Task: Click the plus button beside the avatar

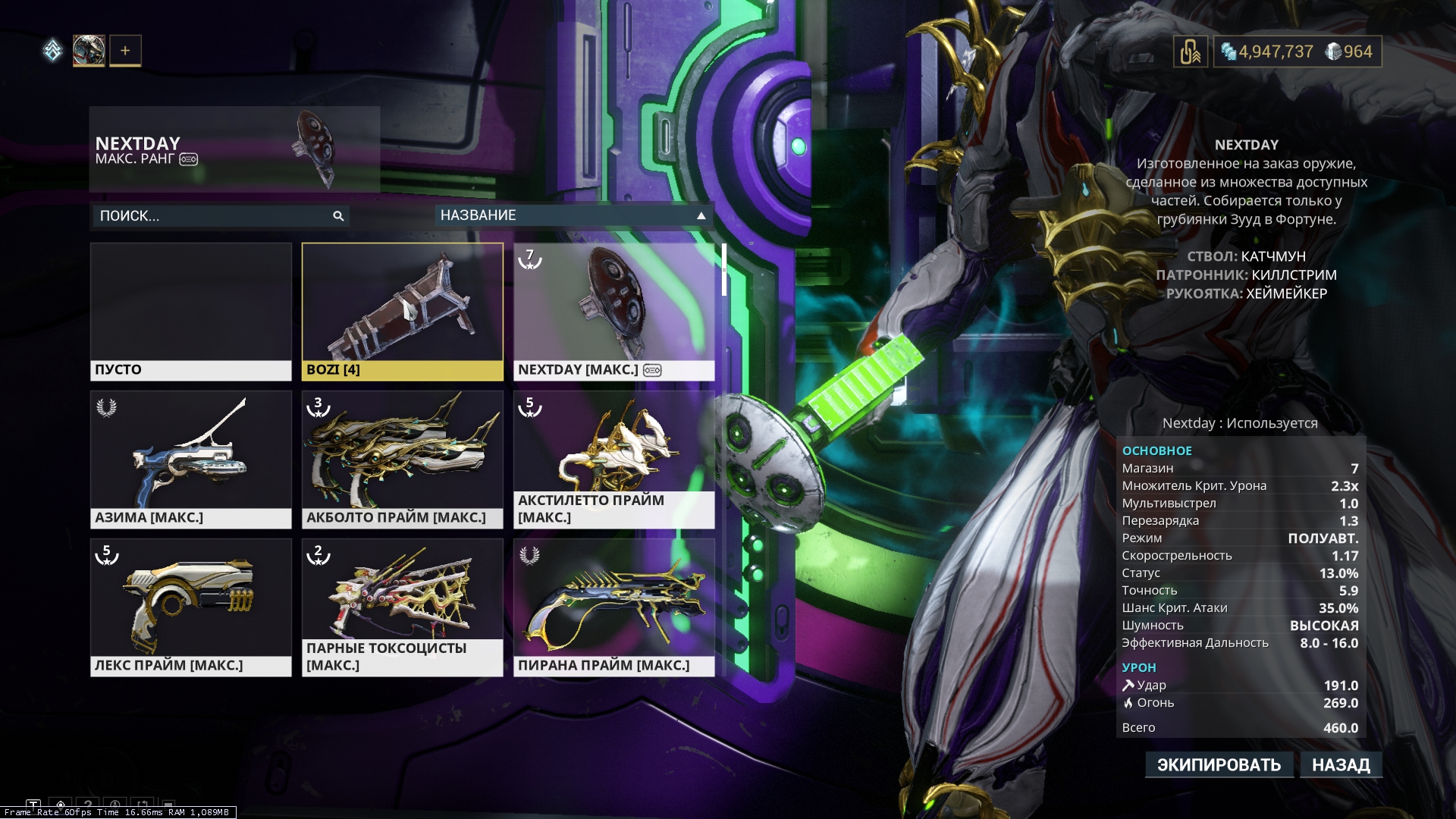Action: tap(125, 51)
